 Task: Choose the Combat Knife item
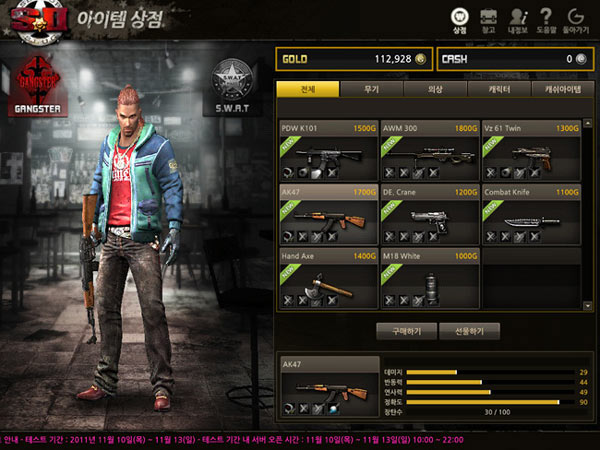(x=531, y=214)
